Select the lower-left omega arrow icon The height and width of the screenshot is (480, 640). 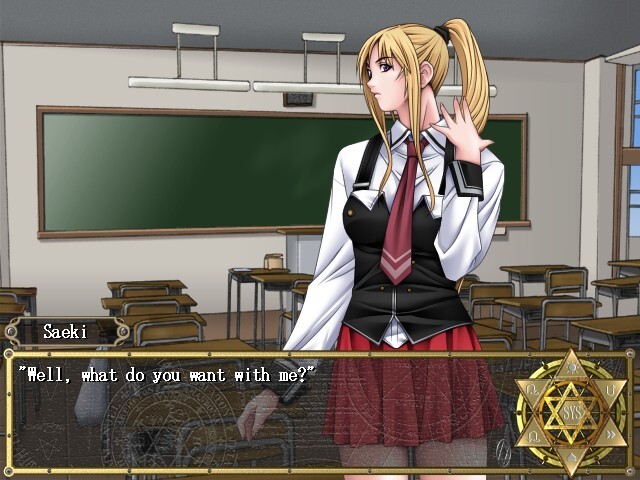[531, 436]
